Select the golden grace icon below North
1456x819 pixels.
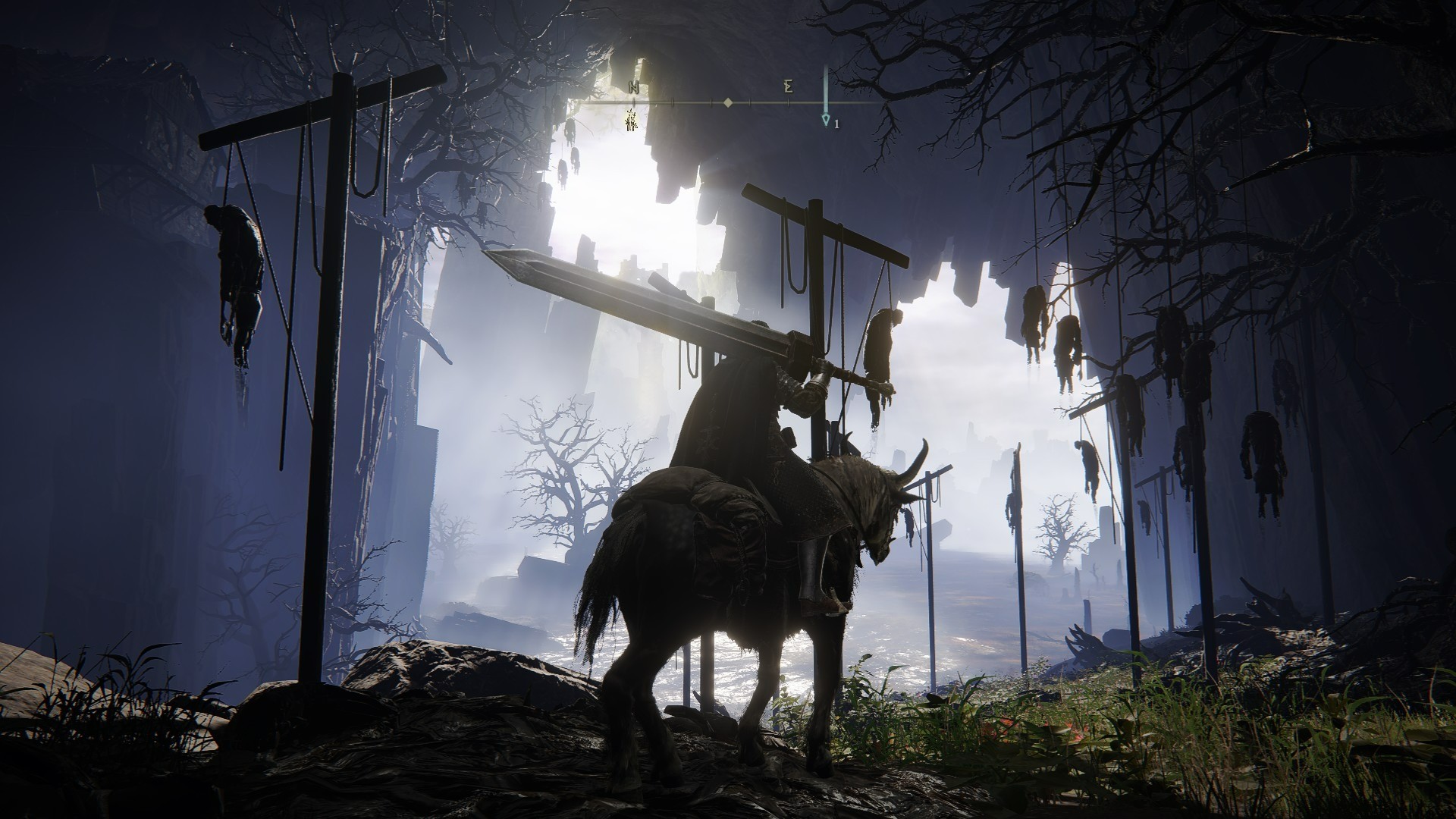(631, 119)
